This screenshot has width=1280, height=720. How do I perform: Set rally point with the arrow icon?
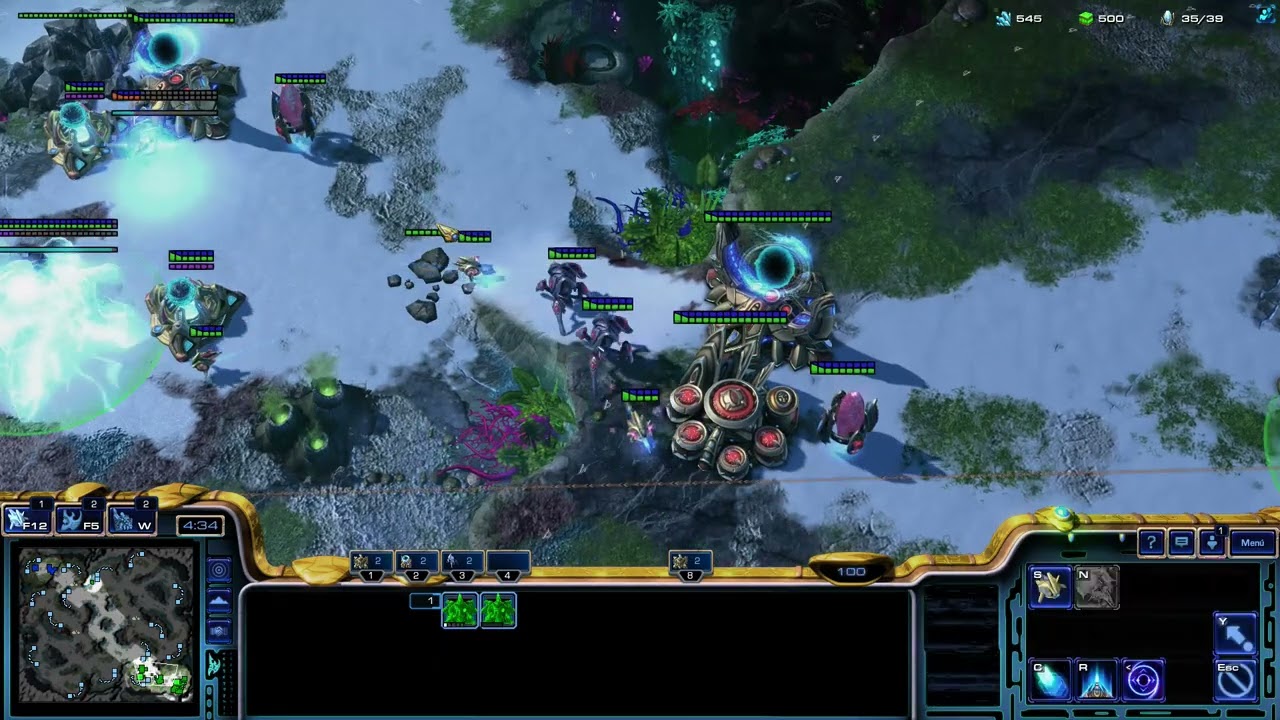click(1235, 634)
